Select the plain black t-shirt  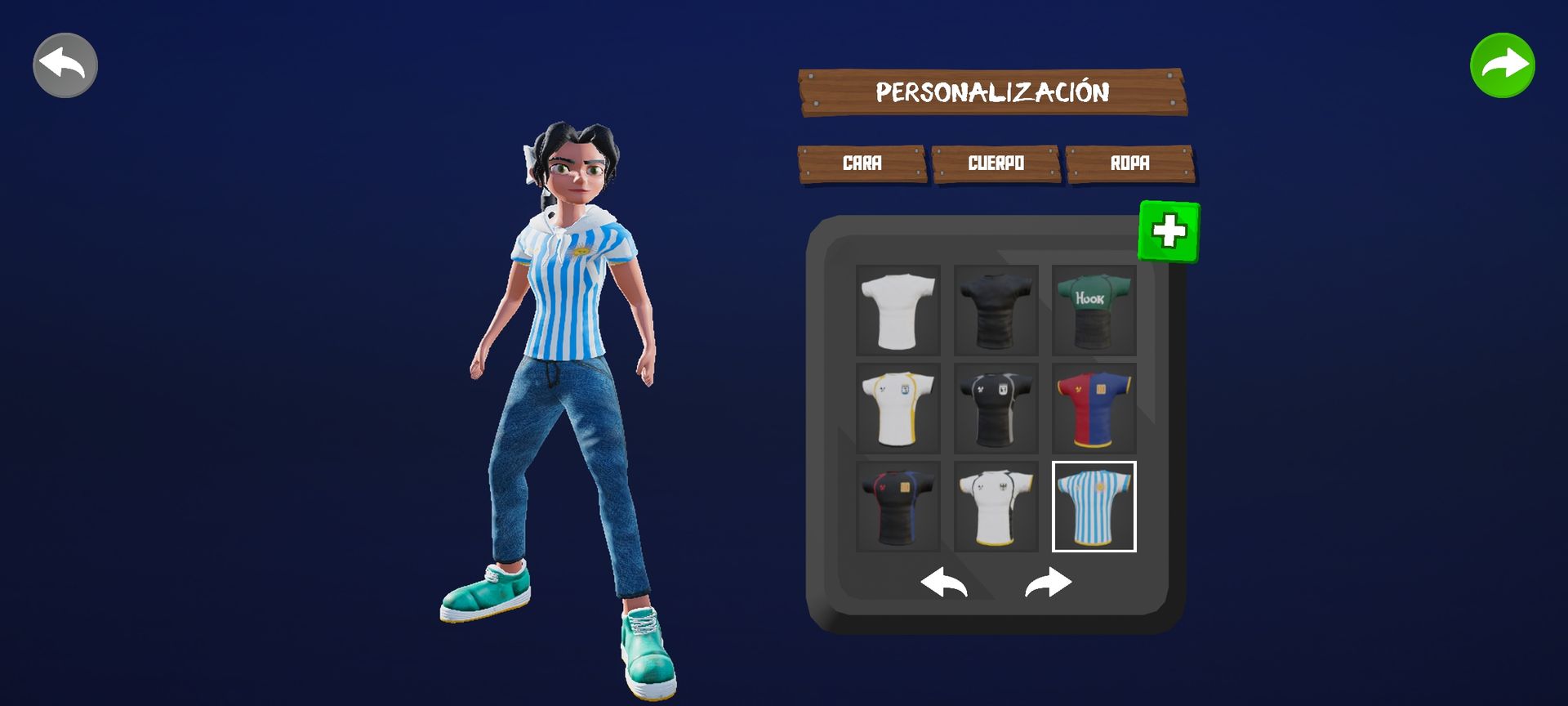click(996, 311)
